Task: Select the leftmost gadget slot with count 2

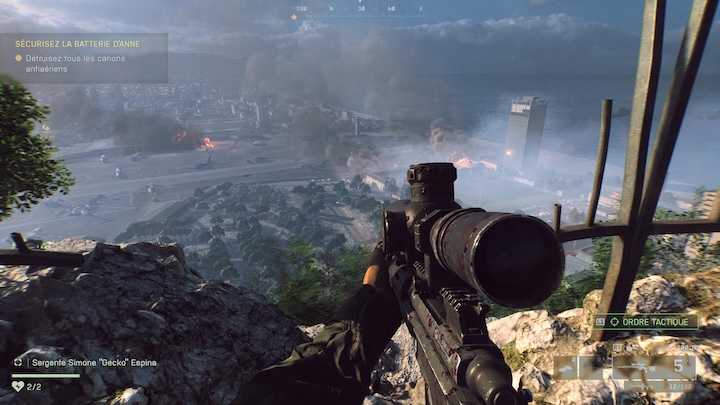Action: (566, 367)
